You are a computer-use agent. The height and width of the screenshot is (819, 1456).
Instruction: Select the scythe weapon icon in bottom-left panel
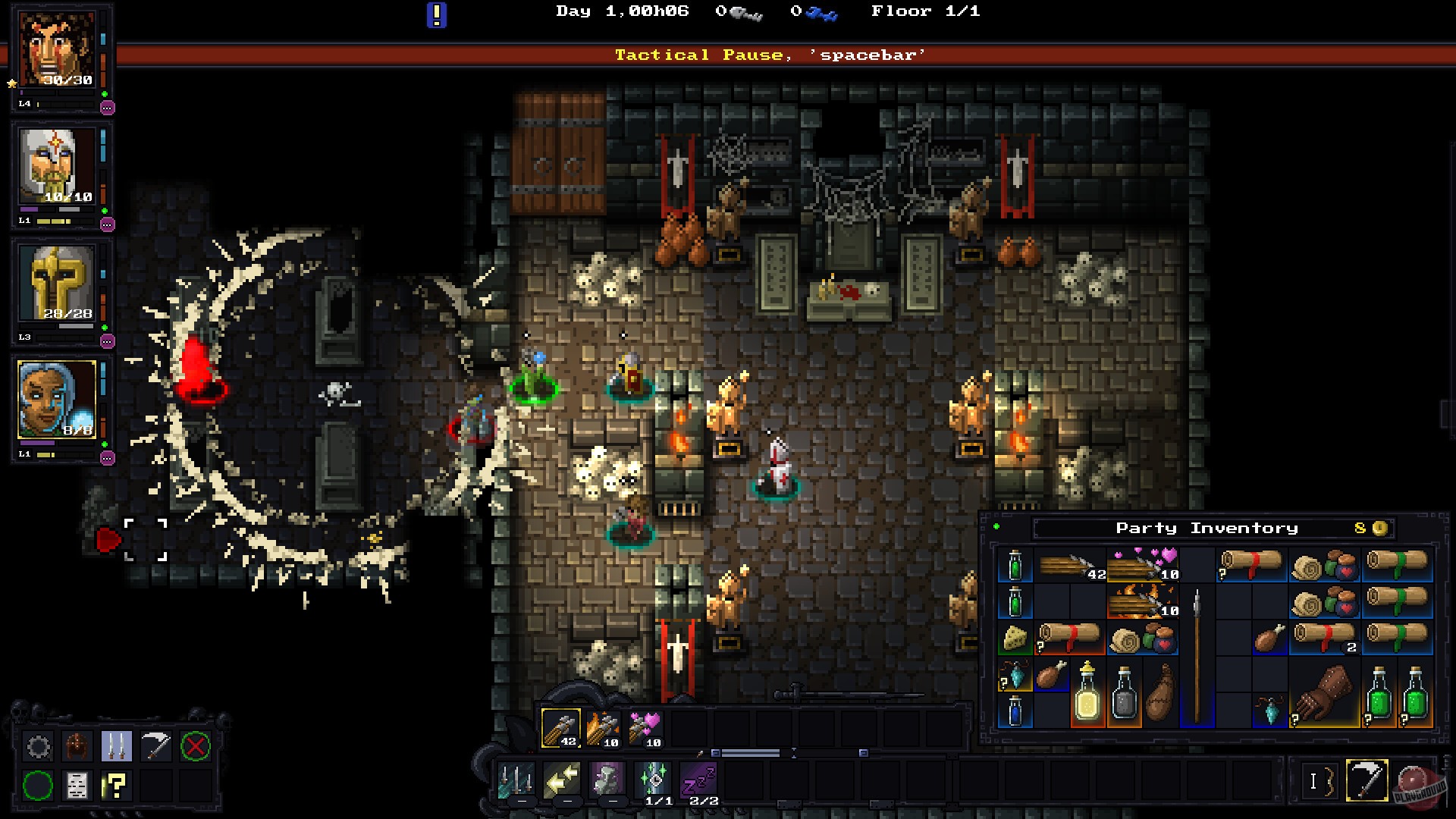click(x=155, y=746)
